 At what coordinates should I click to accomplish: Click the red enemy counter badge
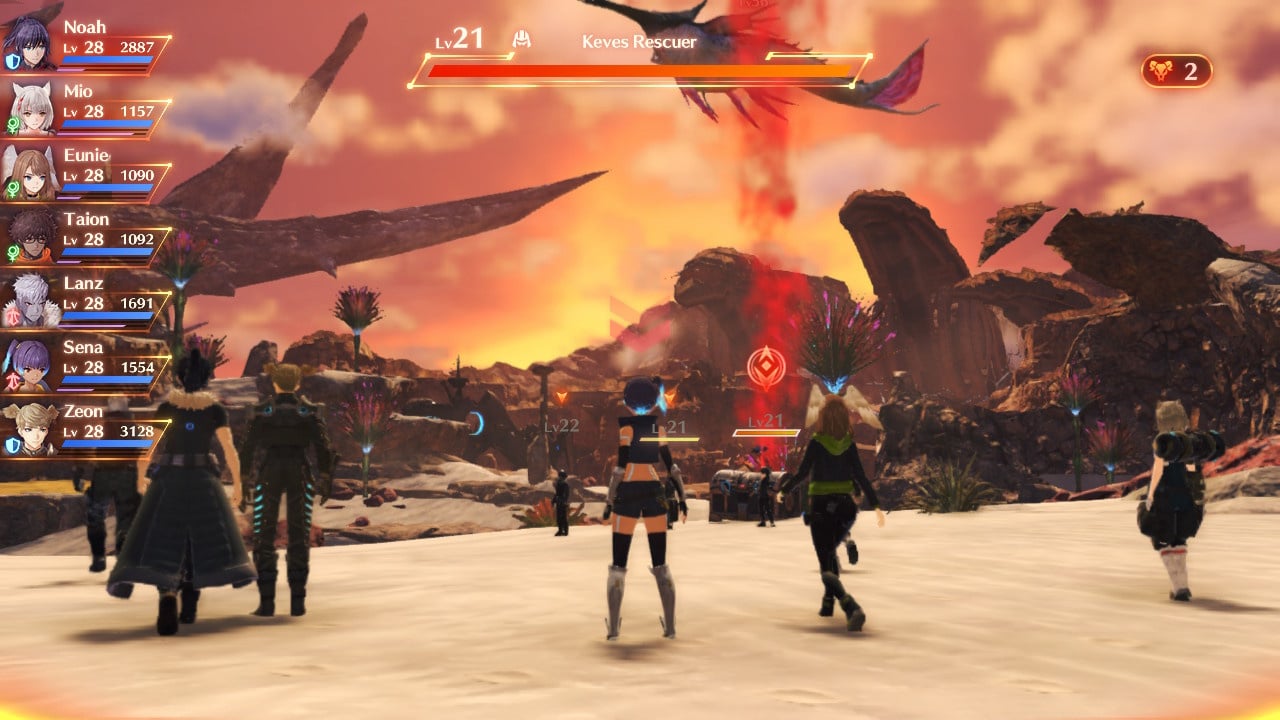[x=1176, y=71]
